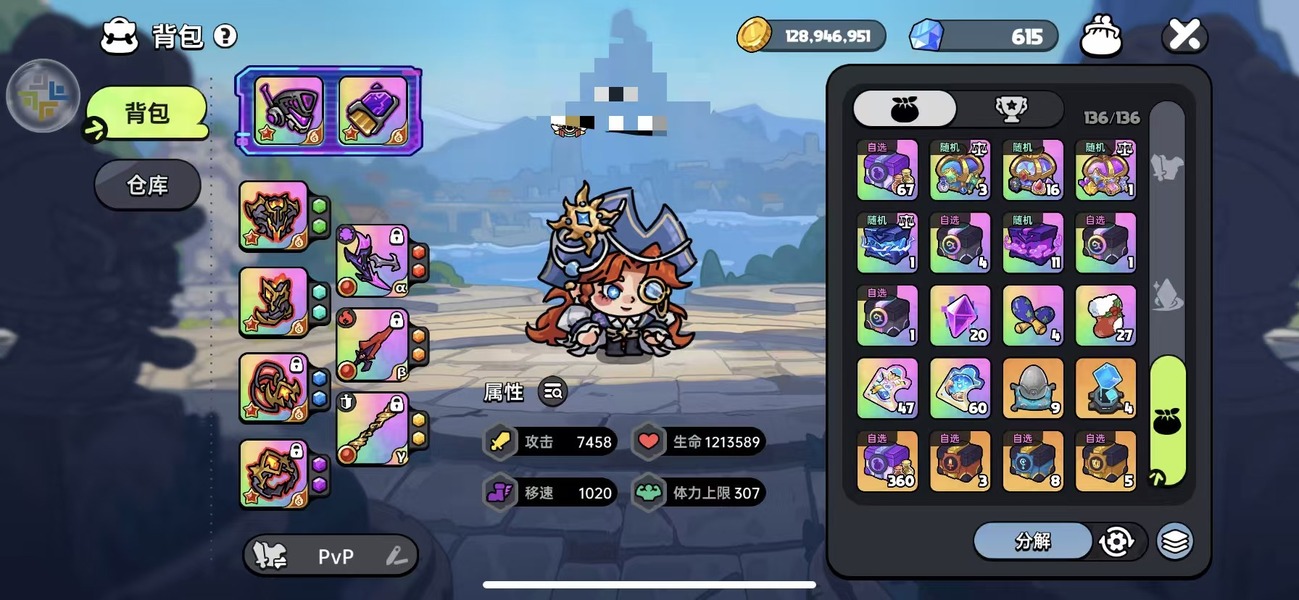Image resolution: width=1299 pixels, height=600 pixels.
Task: Select the equipped golden staff weapon slot
Action: [x=372, y=429]
